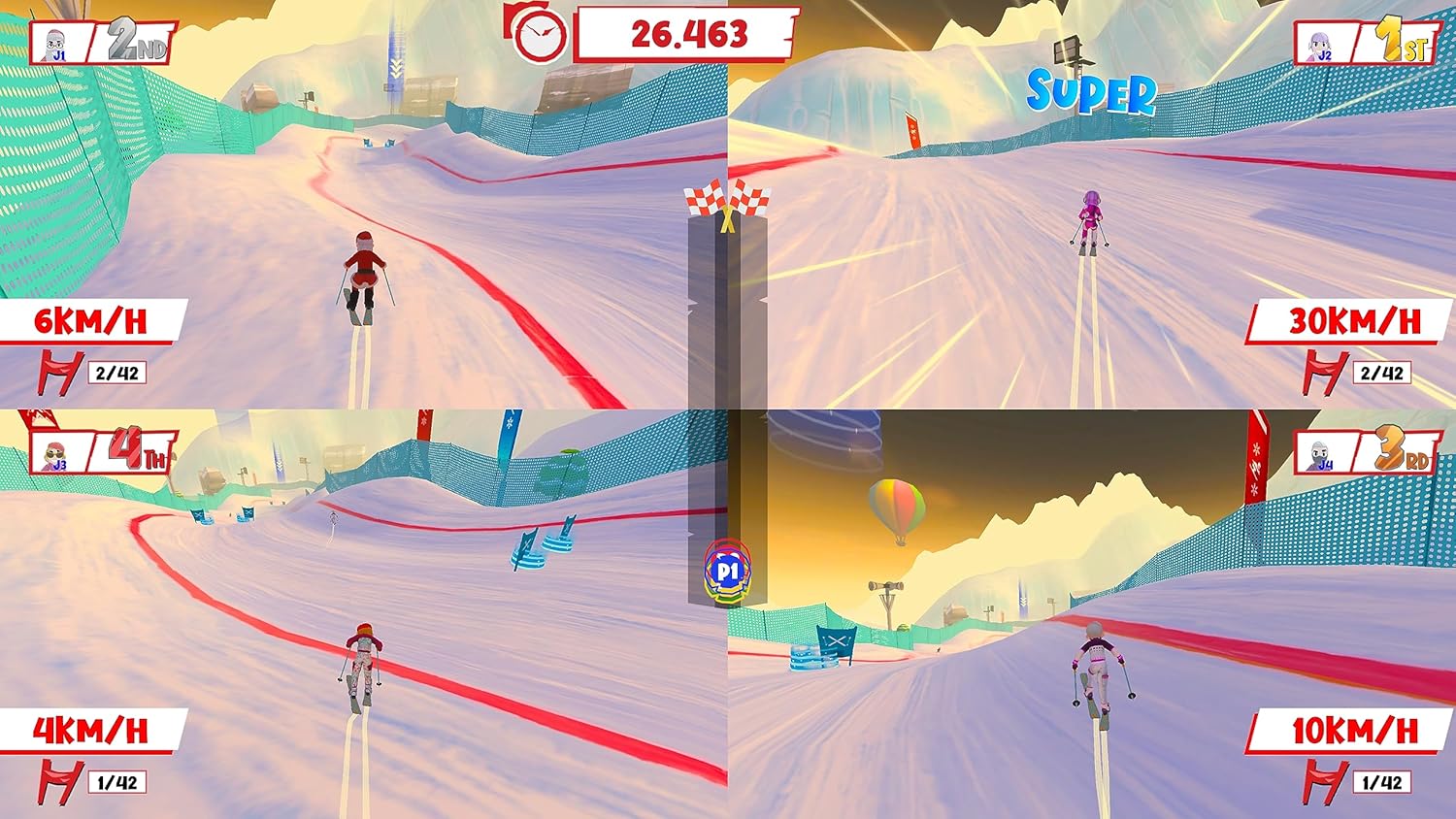Toggle the P1 emblem on the center divider

pos(728,570)
